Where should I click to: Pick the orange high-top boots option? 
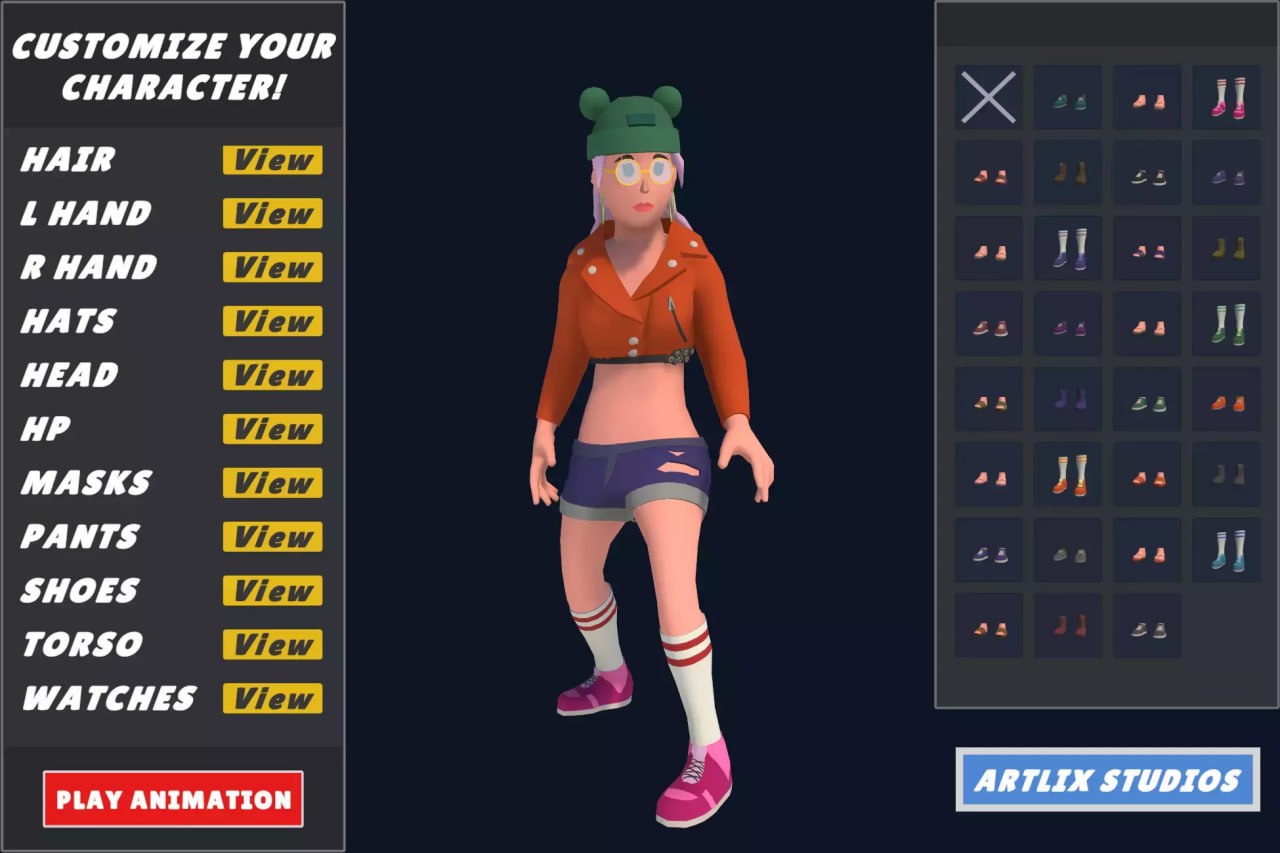point(1227,400)
